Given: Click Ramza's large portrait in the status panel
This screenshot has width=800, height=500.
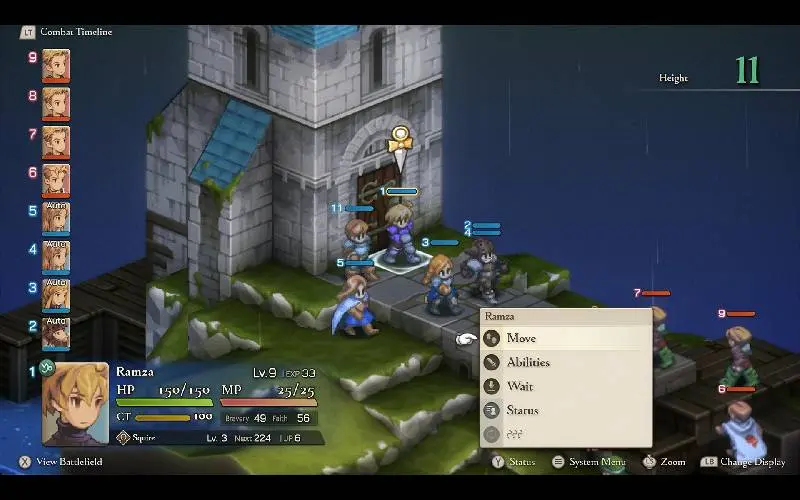Looking at the screenshot, I should click(x=76, y=403).
